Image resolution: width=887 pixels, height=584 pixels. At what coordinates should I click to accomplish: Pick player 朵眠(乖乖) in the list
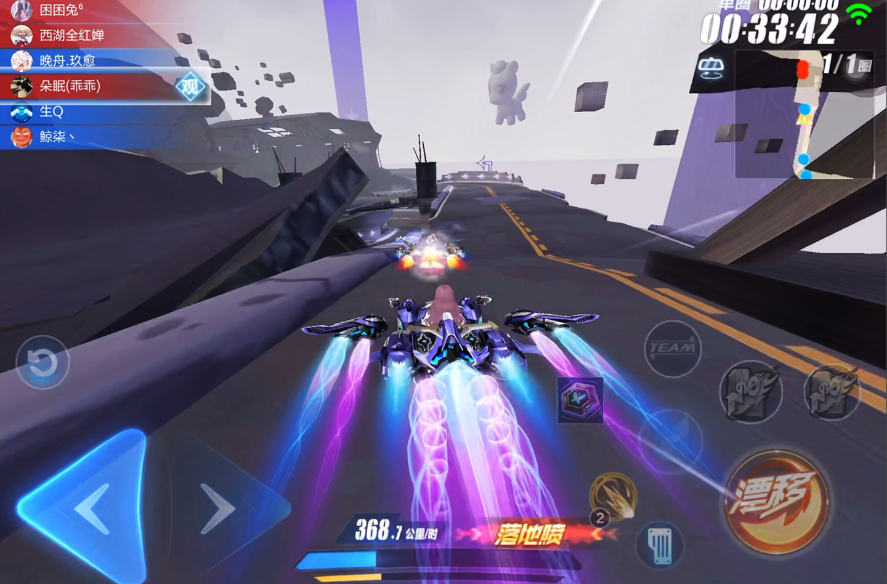tap(70, 86)
